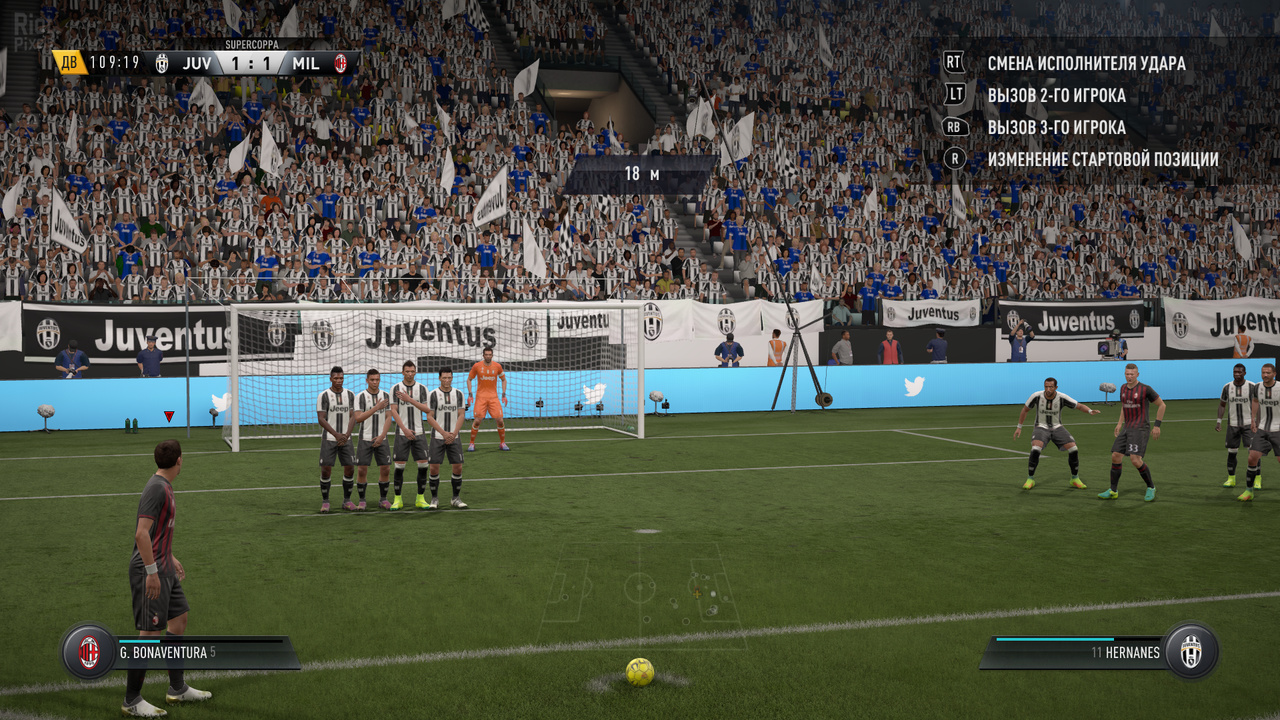
Task: Select the AC Milan badge beside Bonaventura
Action: click(89, 652)
